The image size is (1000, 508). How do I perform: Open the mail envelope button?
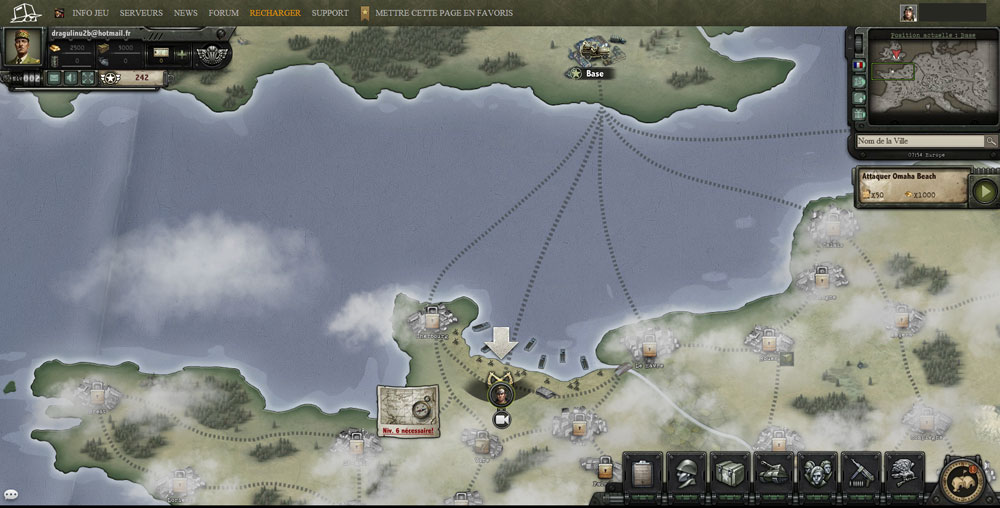pos(54,78)
